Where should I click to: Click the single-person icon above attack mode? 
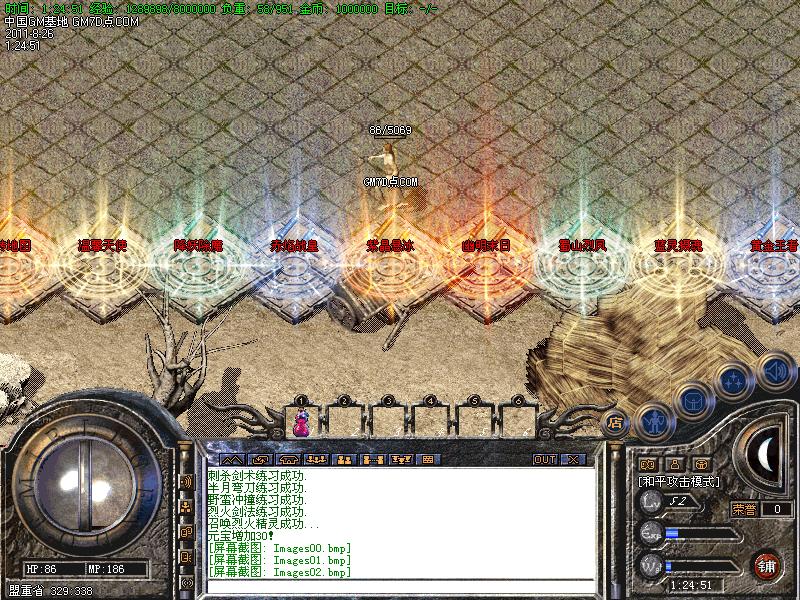(x=673, y=464)
